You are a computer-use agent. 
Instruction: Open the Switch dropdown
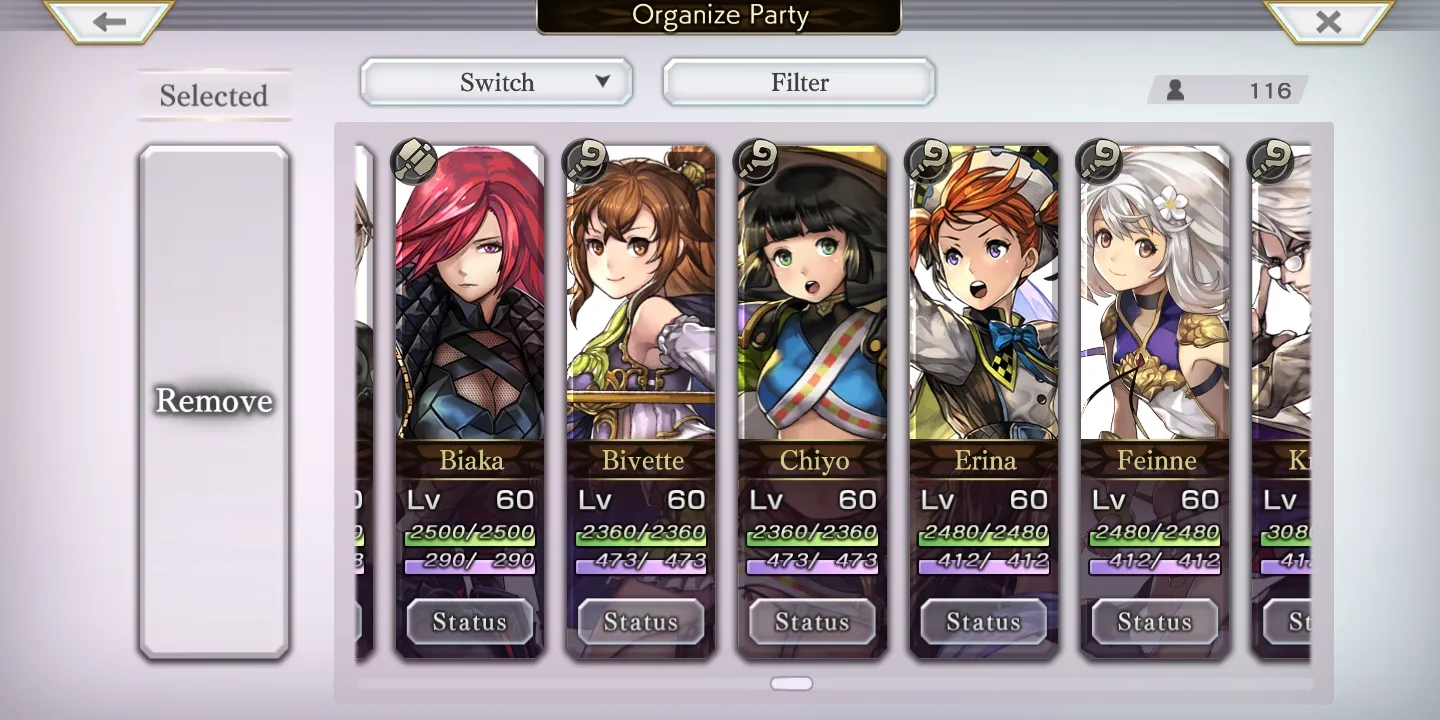pos(496,82)
